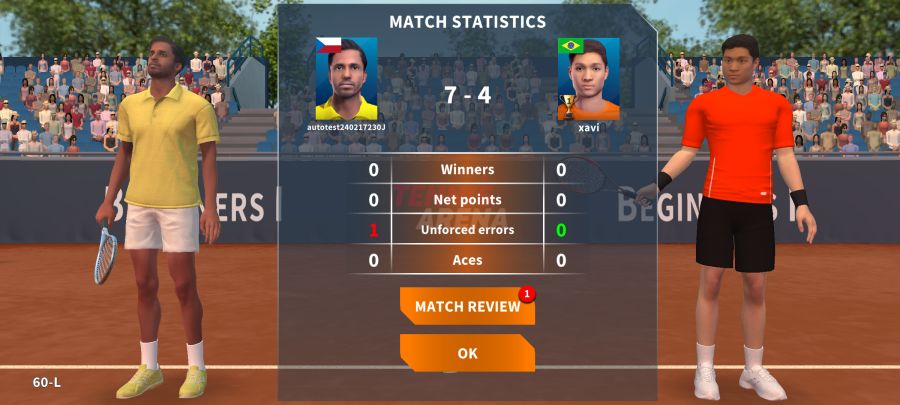Open the Match Review
The height and width of the screenshot is (405, 900).
(x=467, y=306)
